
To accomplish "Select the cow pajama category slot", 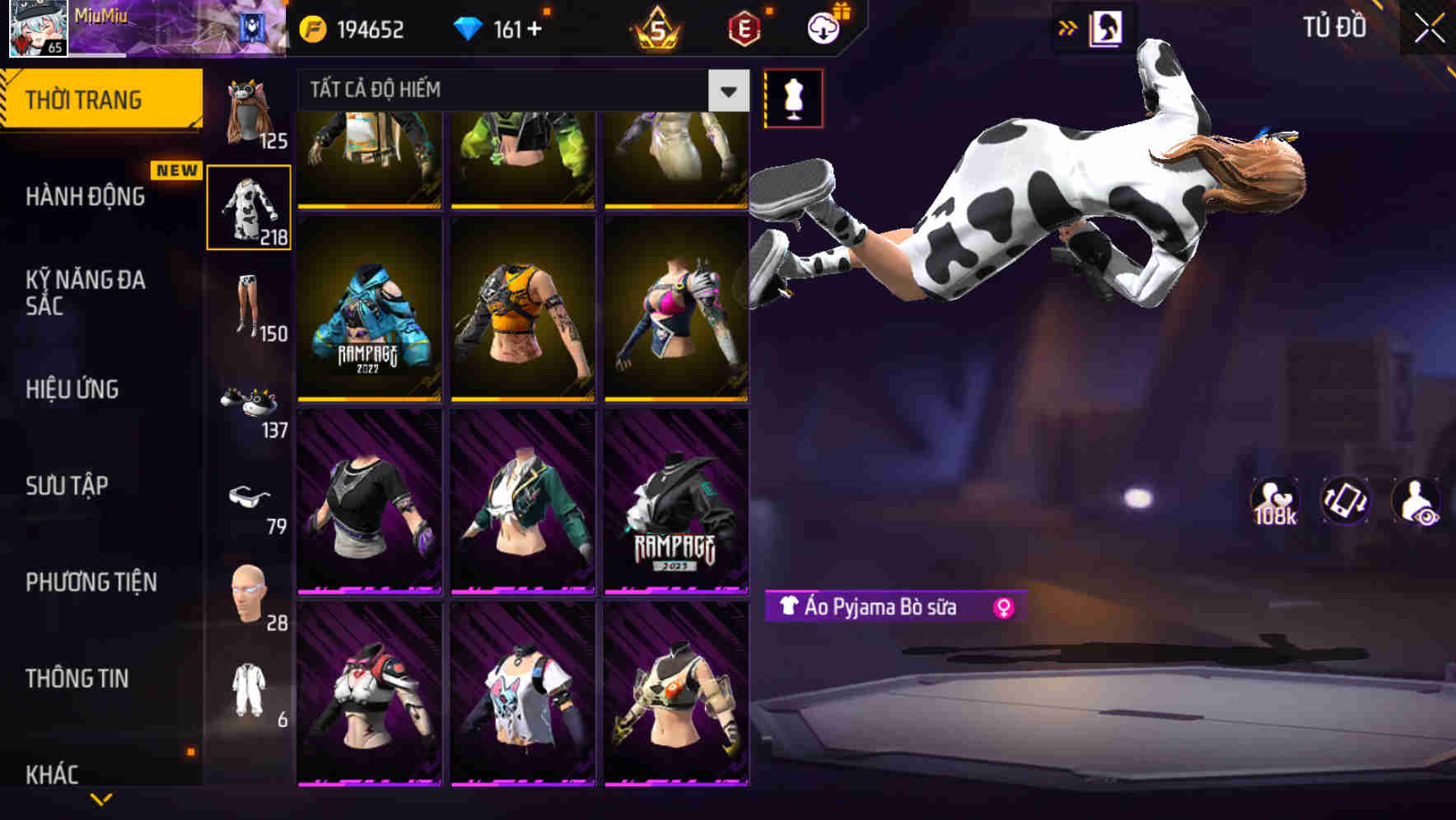I will [249, 206].
